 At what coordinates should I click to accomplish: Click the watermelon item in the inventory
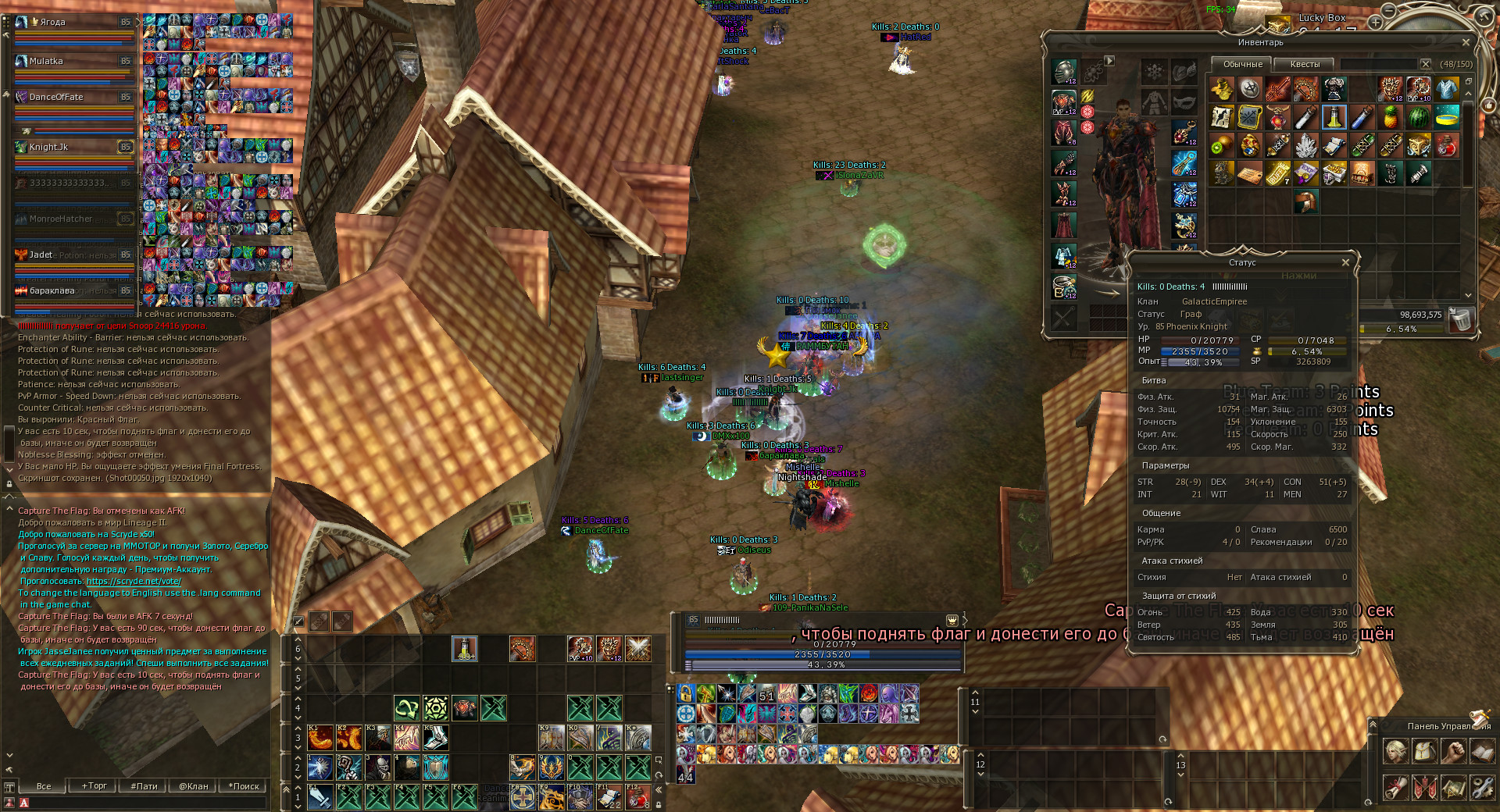1418,118
